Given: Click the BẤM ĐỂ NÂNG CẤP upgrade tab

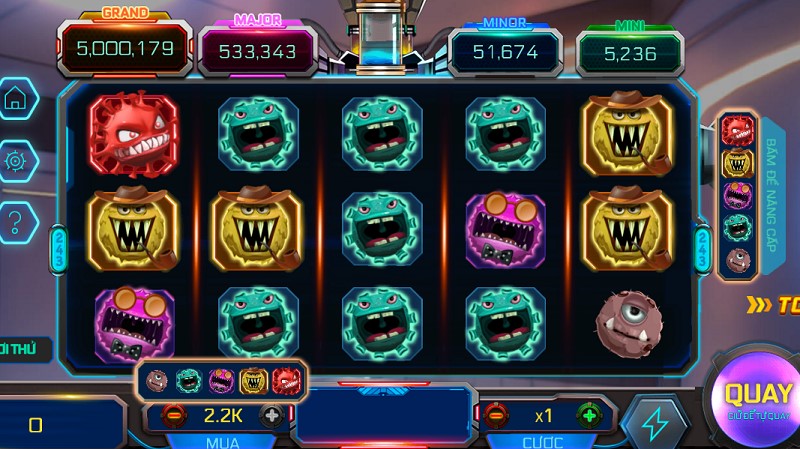Looking at the screenshot, I should pos(773,197).
